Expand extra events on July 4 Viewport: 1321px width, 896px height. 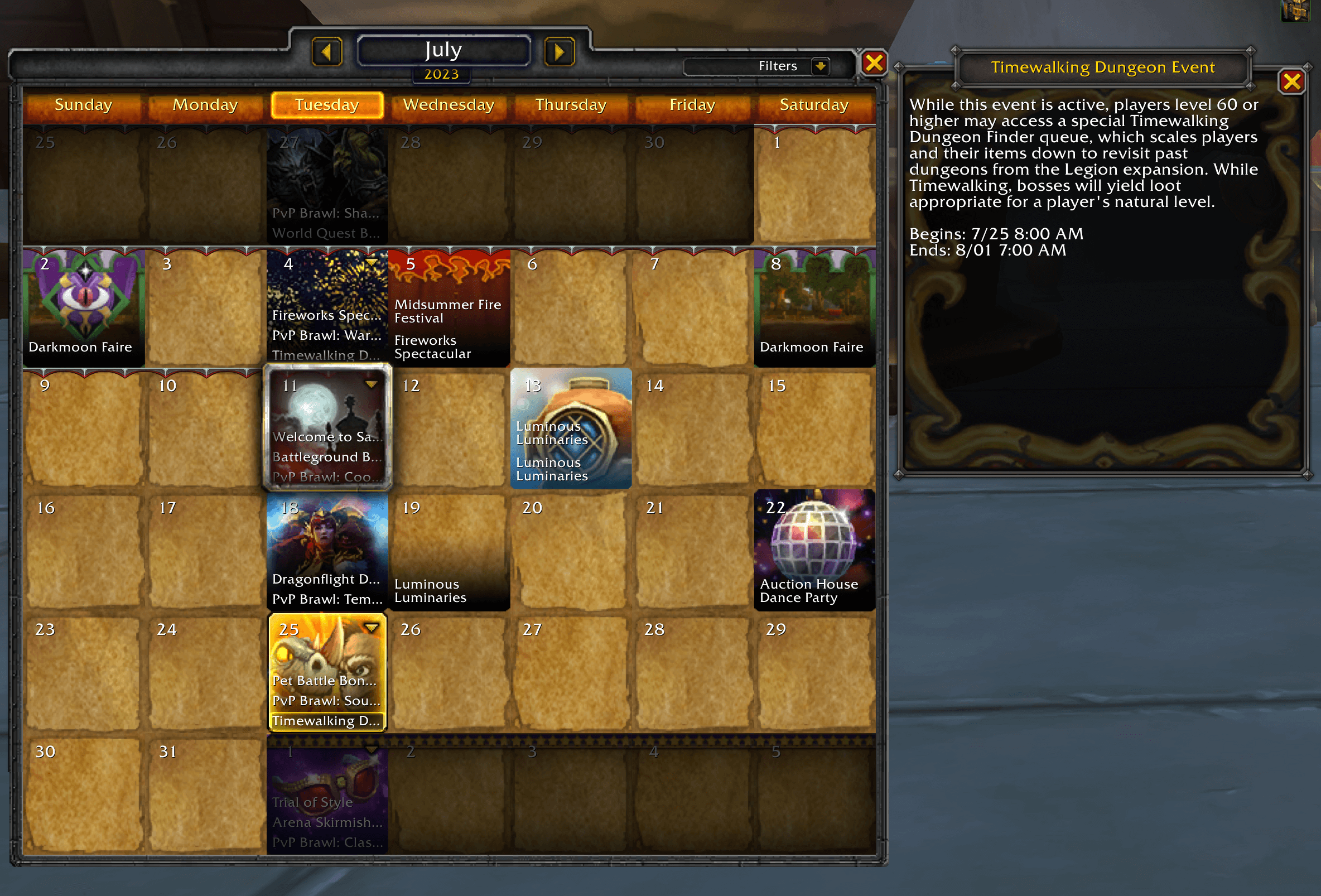[372, 263]
